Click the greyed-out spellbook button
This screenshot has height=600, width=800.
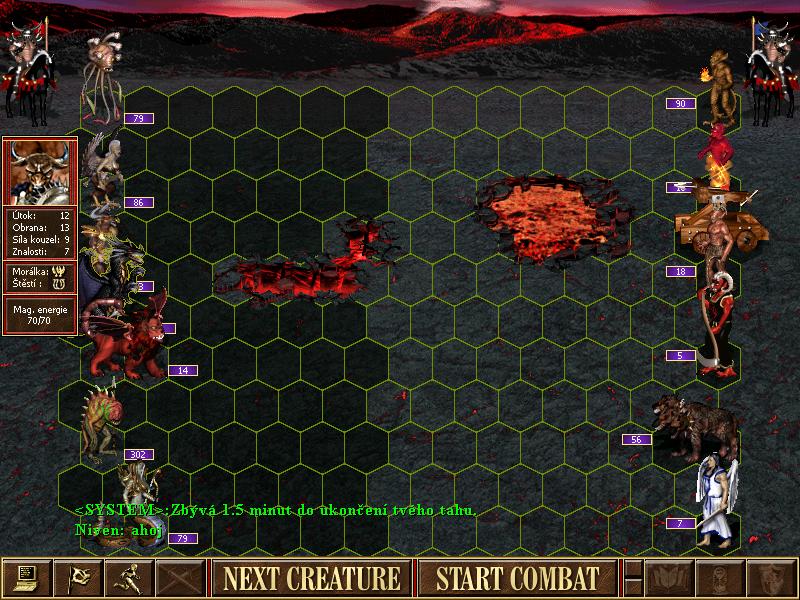point(667,578)
